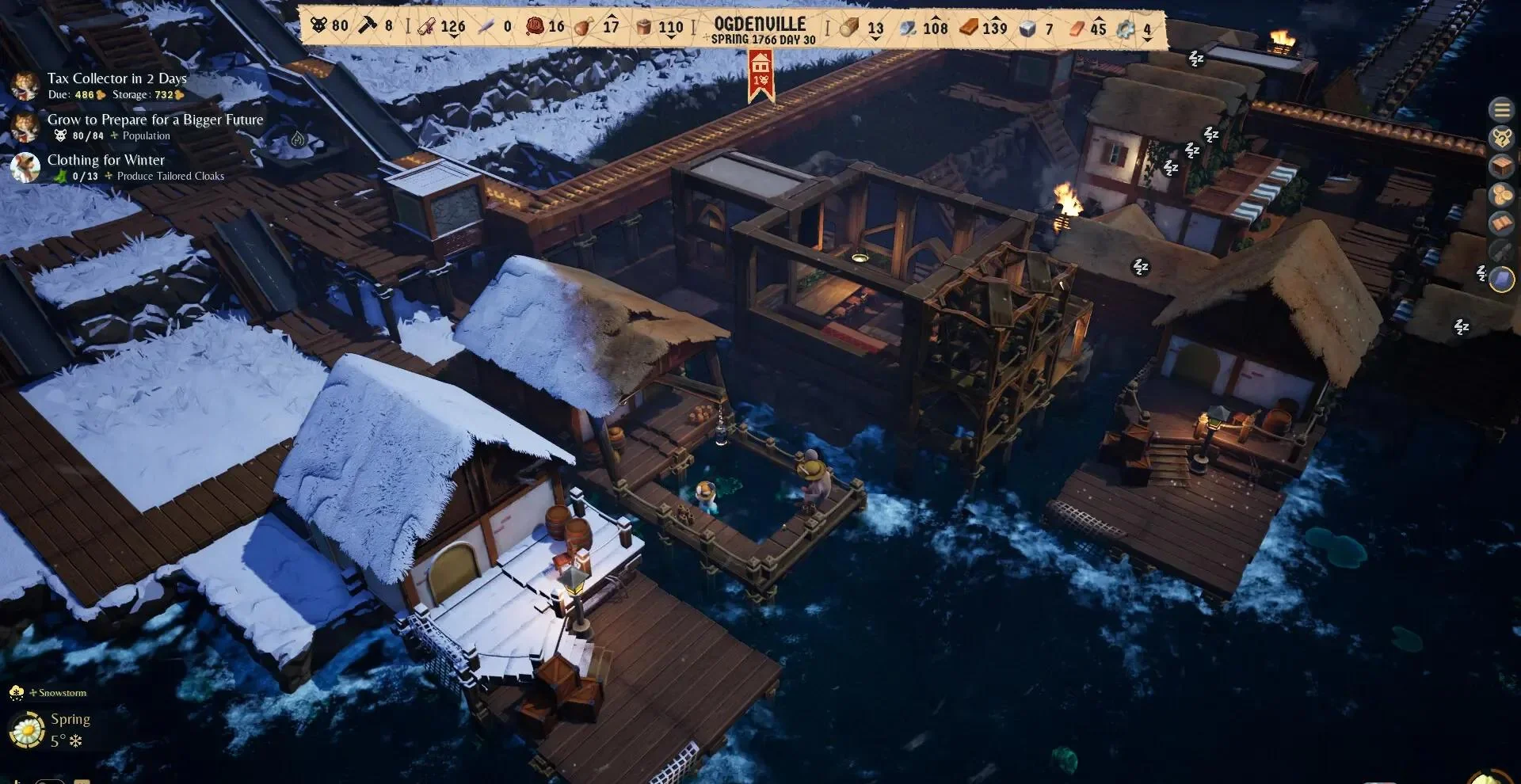
Task: Open the Spring season daisy dial
Action: pos(26,729)
